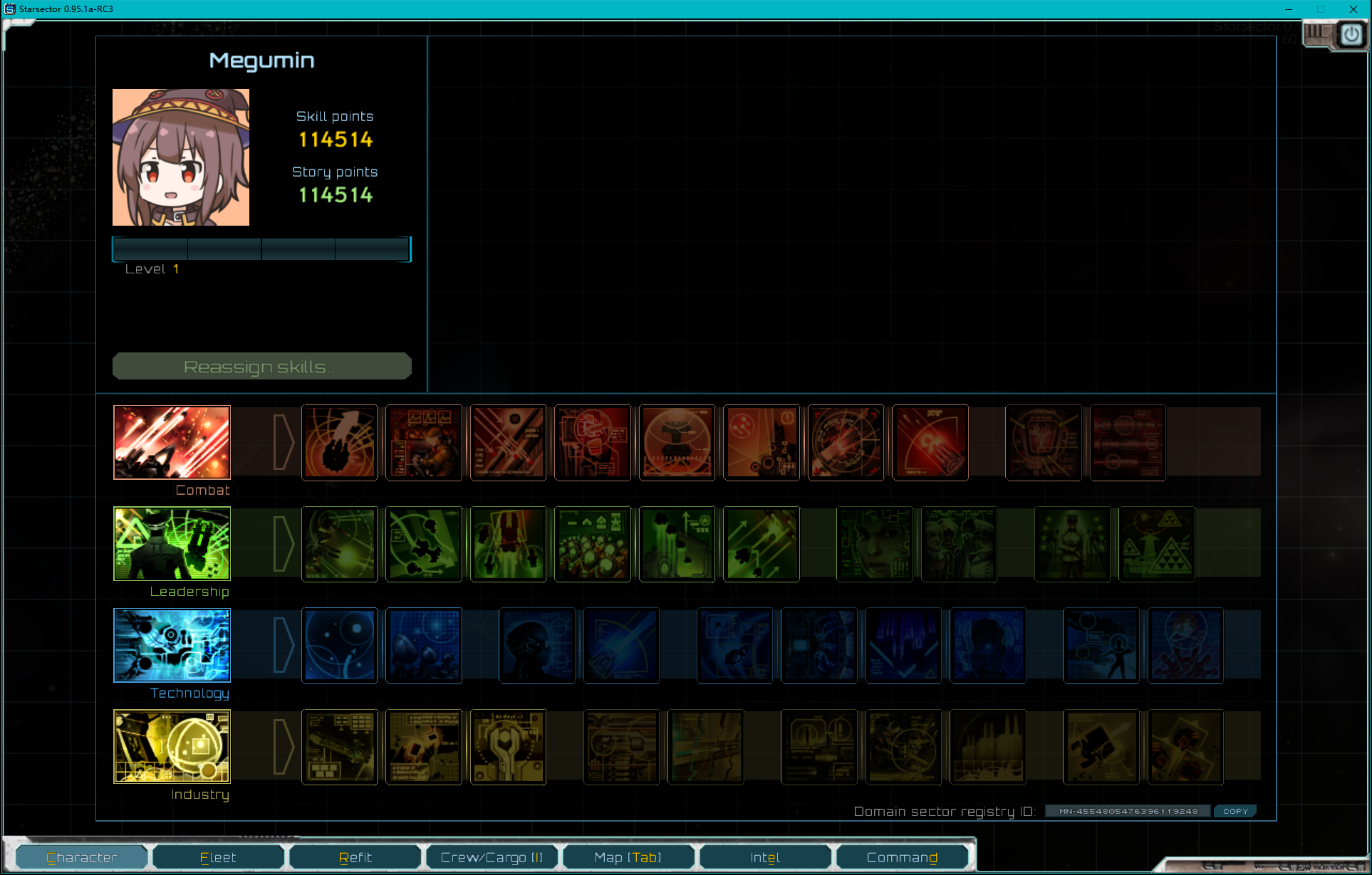Select the Helmsmanship skill in the Combat row
The height and width of the screenshot is (875, 1372).
point(340,443)
